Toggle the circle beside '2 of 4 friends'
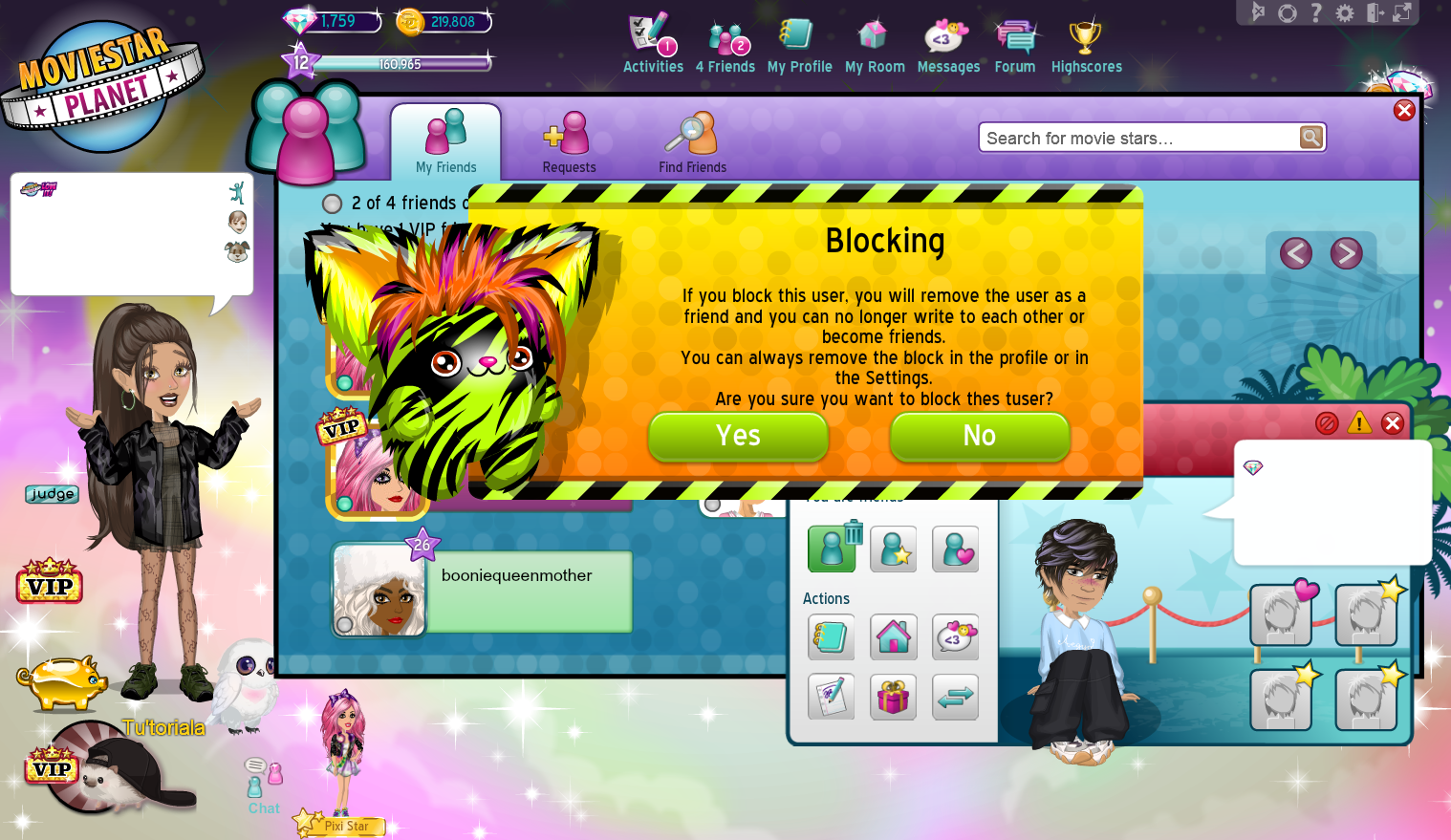The height and width of the screenshot is (840, 1451). click(332, 204)
